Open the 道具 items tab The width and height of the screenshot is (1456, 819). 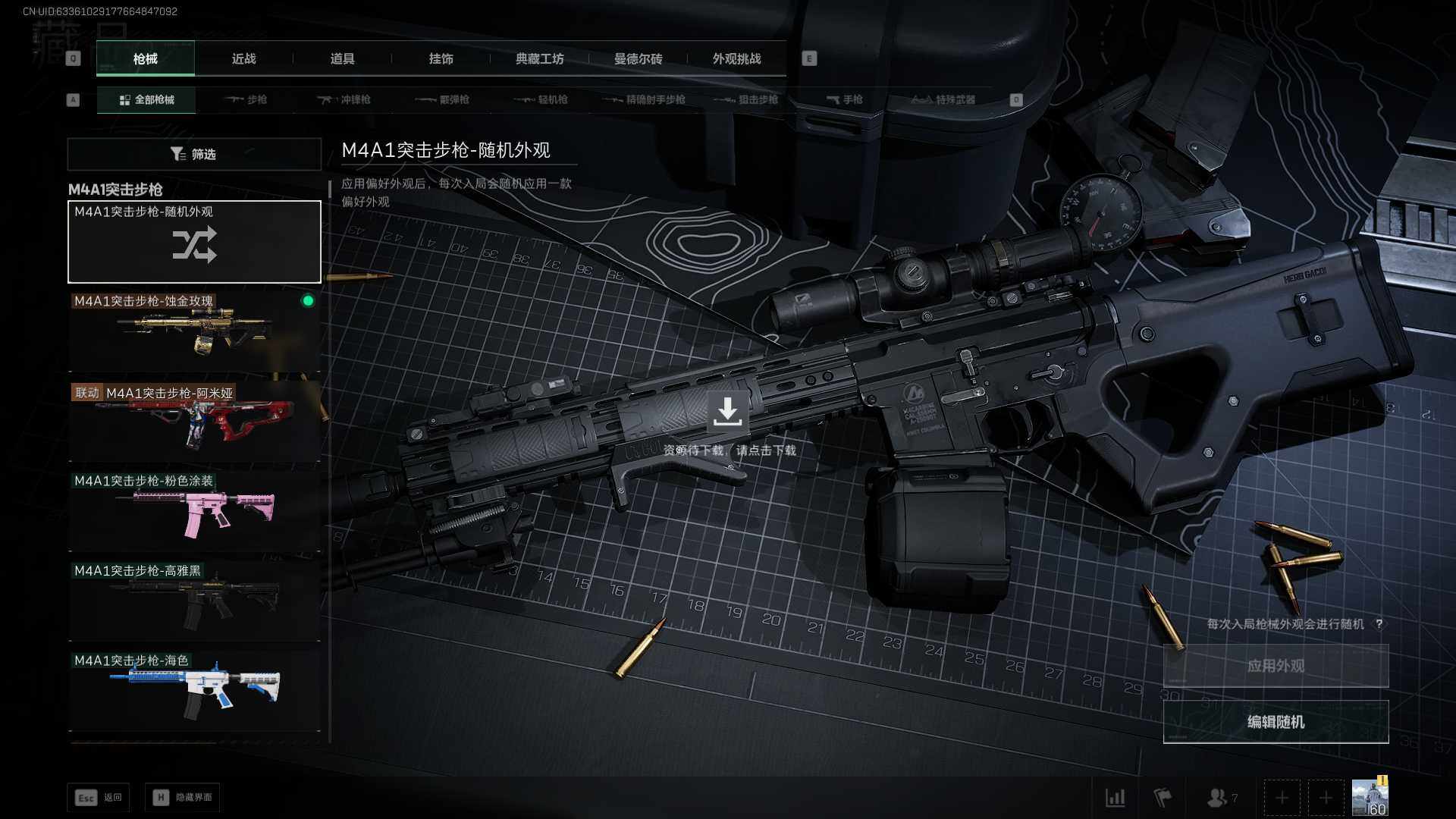342,59
